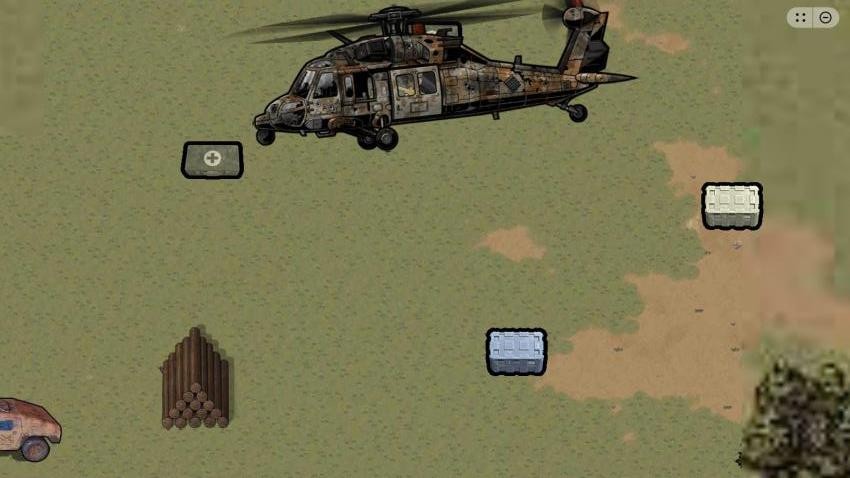
Task: Open the four-dot capsule menu
Action: (x=801, y=17)
